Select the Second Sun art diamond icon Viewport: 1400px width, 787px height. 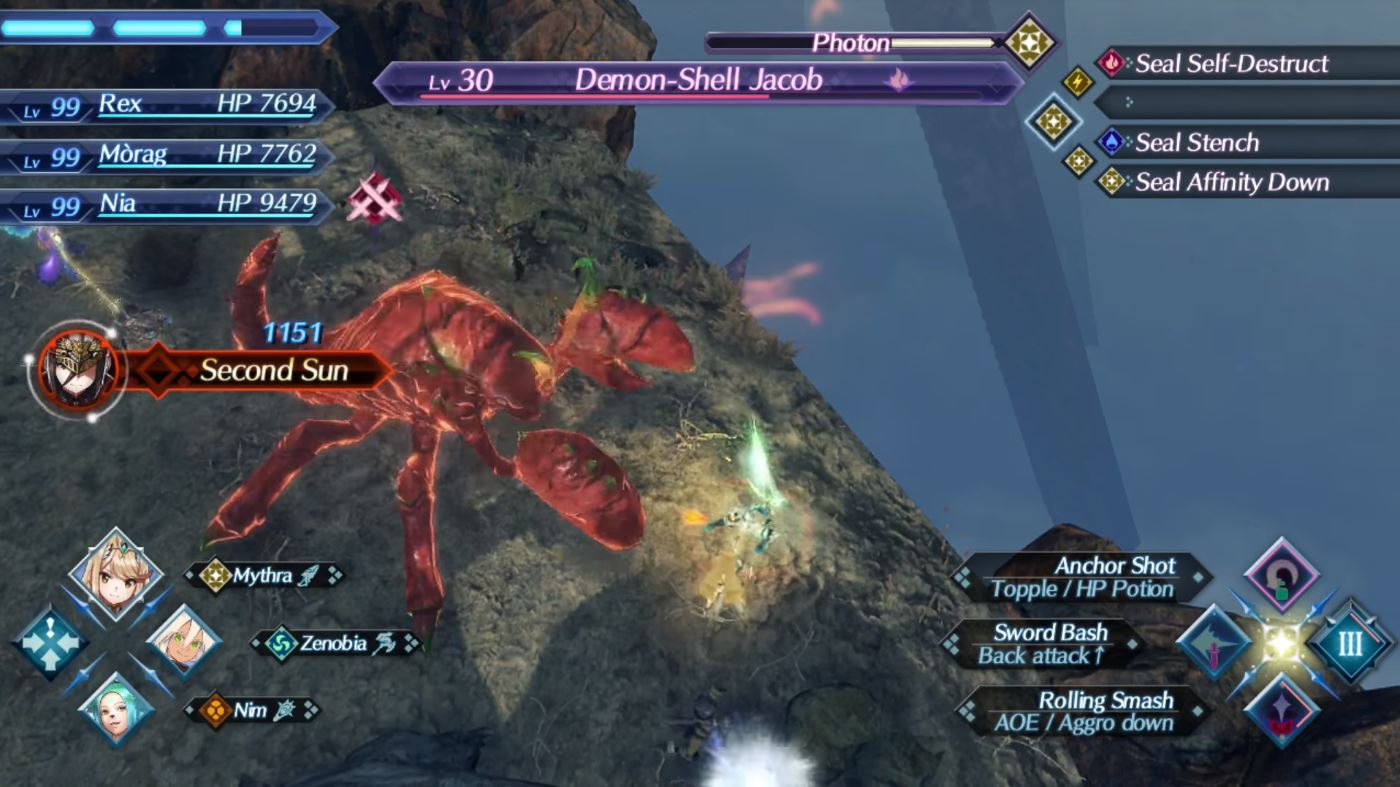tap(155, 370)
